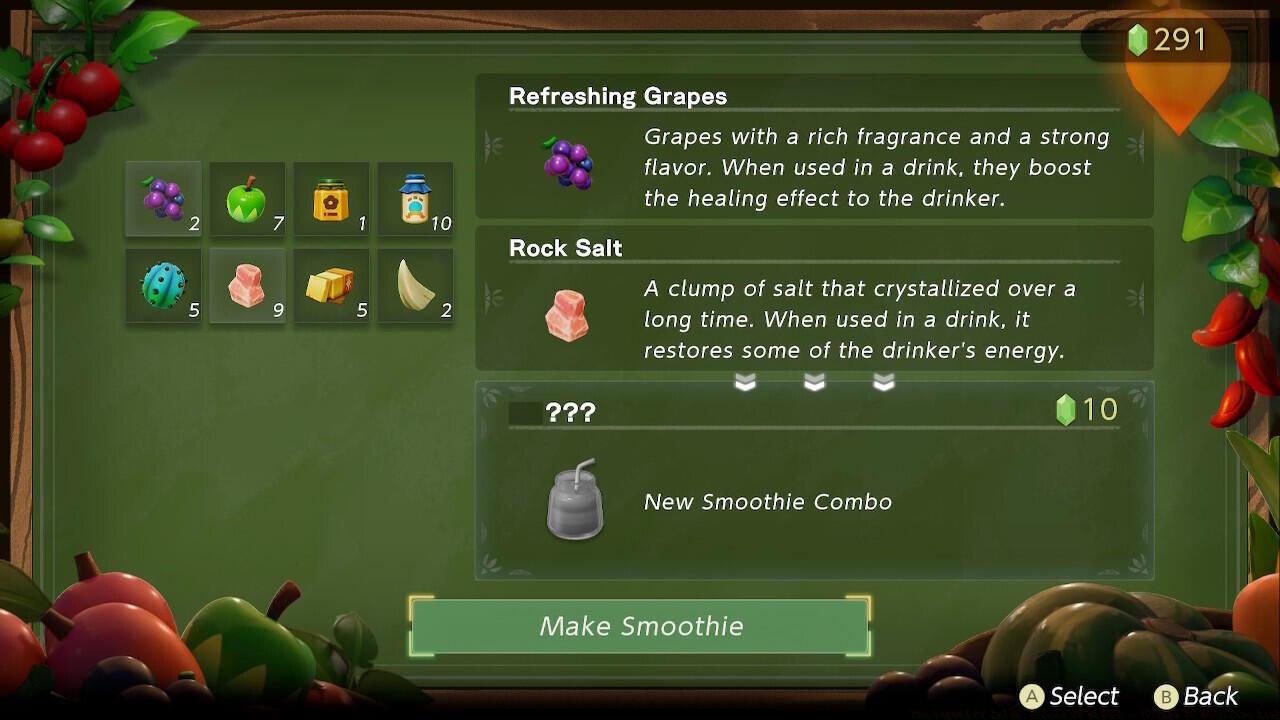This screenshot has height=720, width=1280.
Task: Pick the Rock Salt ingredient
Action: 247,287
